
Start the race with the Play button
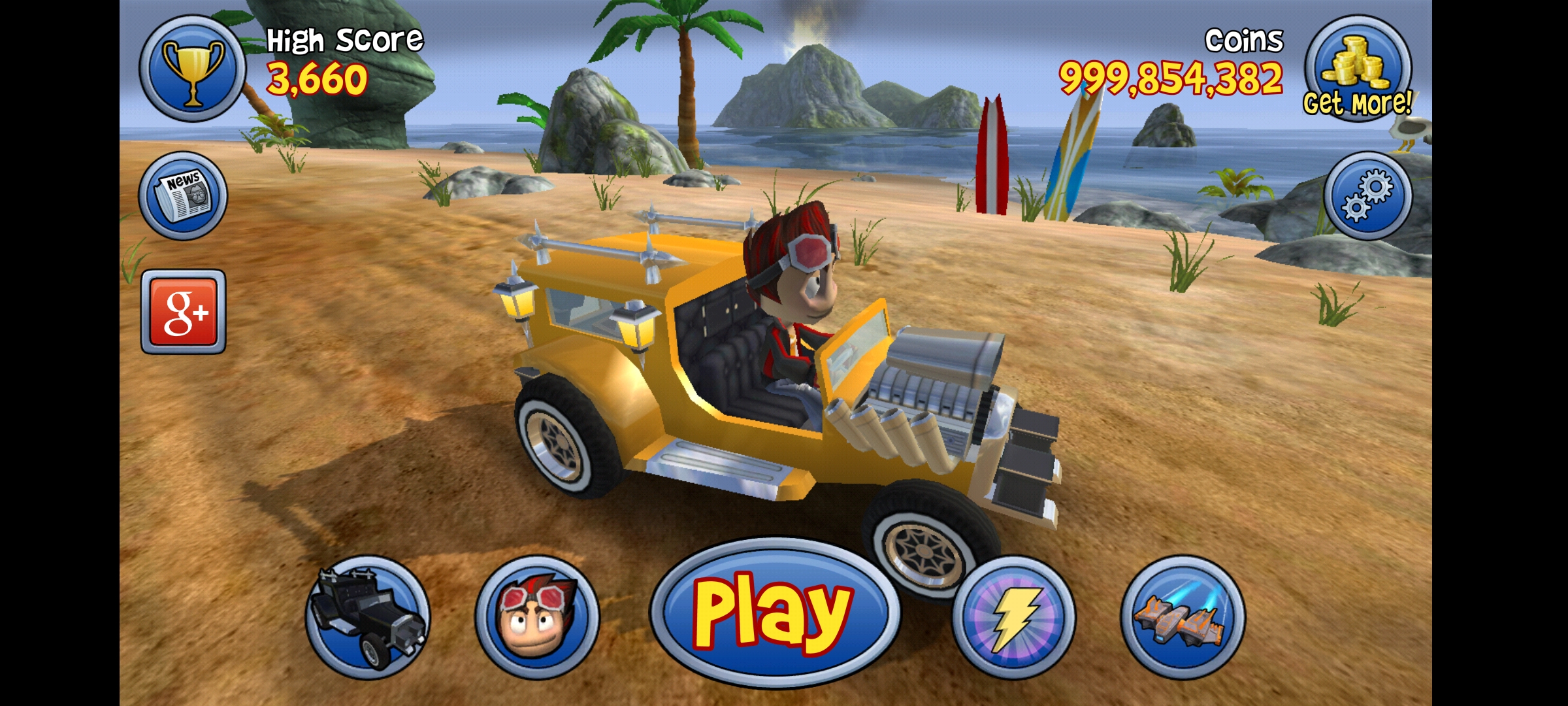(774, 613)
